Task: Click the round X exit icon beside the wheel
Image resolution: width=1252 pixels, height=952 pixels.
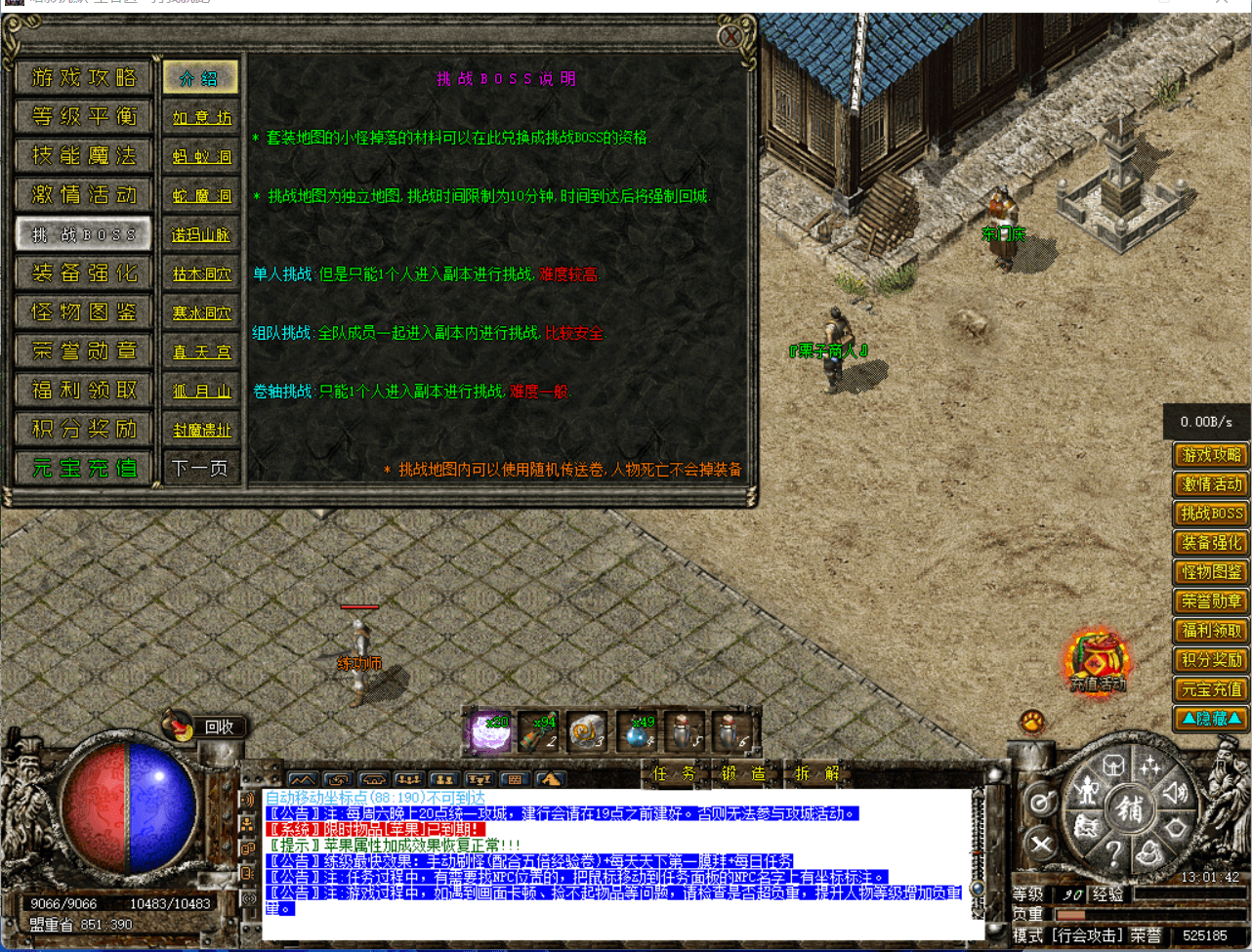Action: (1041, 842)
